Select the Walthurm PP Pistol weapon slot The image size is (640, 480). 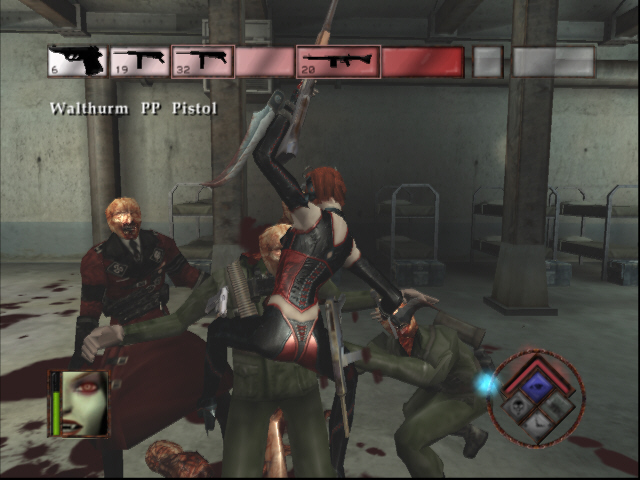(x=77, y=62)
